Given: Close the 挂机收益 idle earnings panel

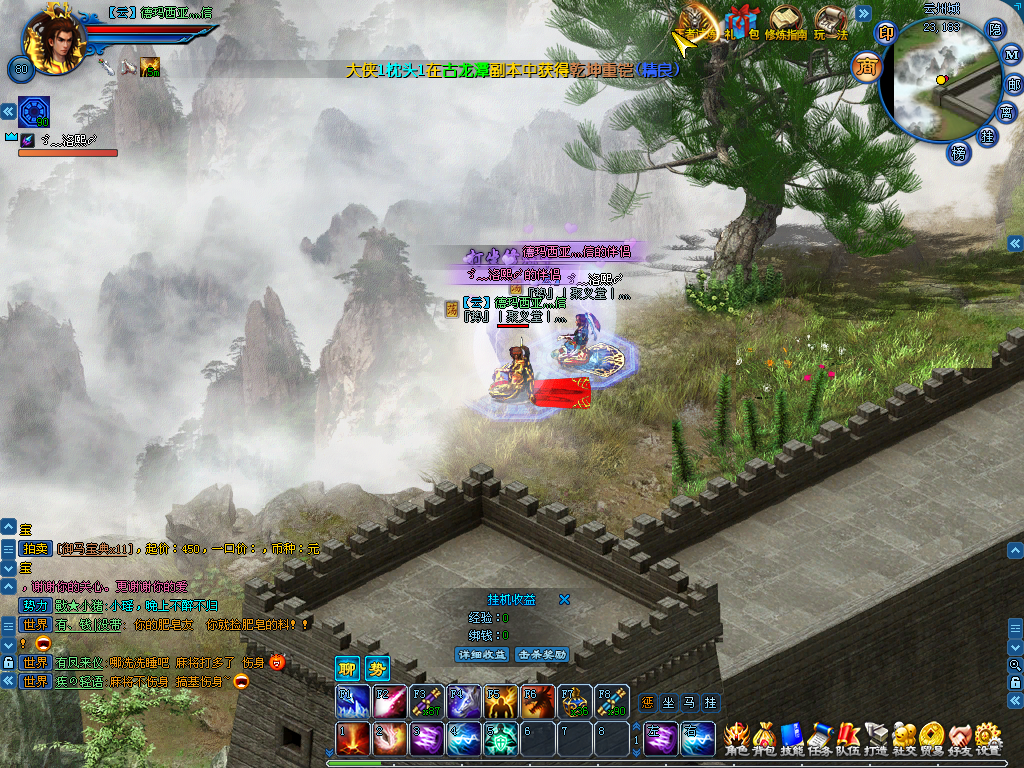Looking at the screenshot, I should coord(564,600).
